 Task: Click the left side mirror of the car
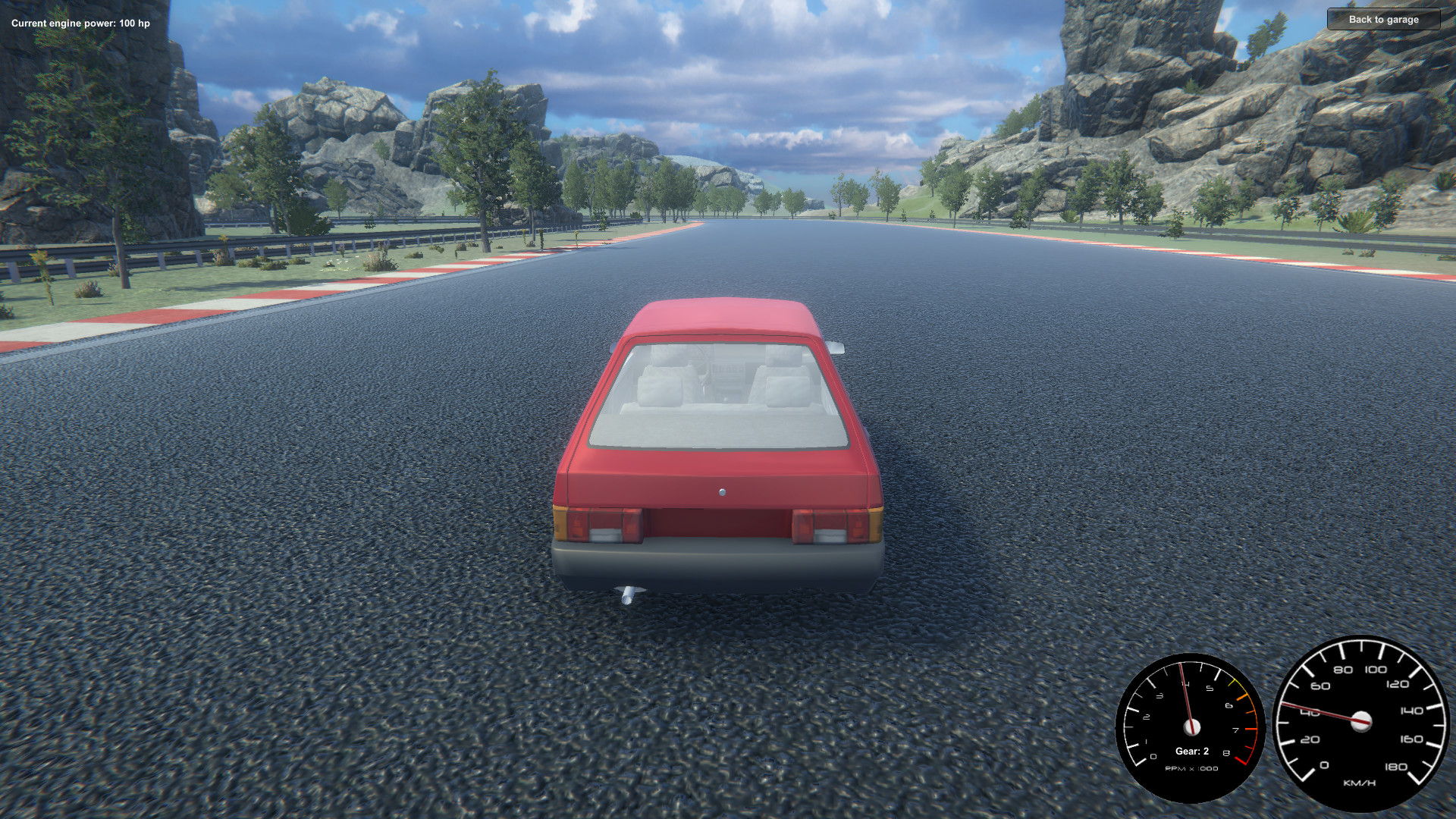(611, 346)
